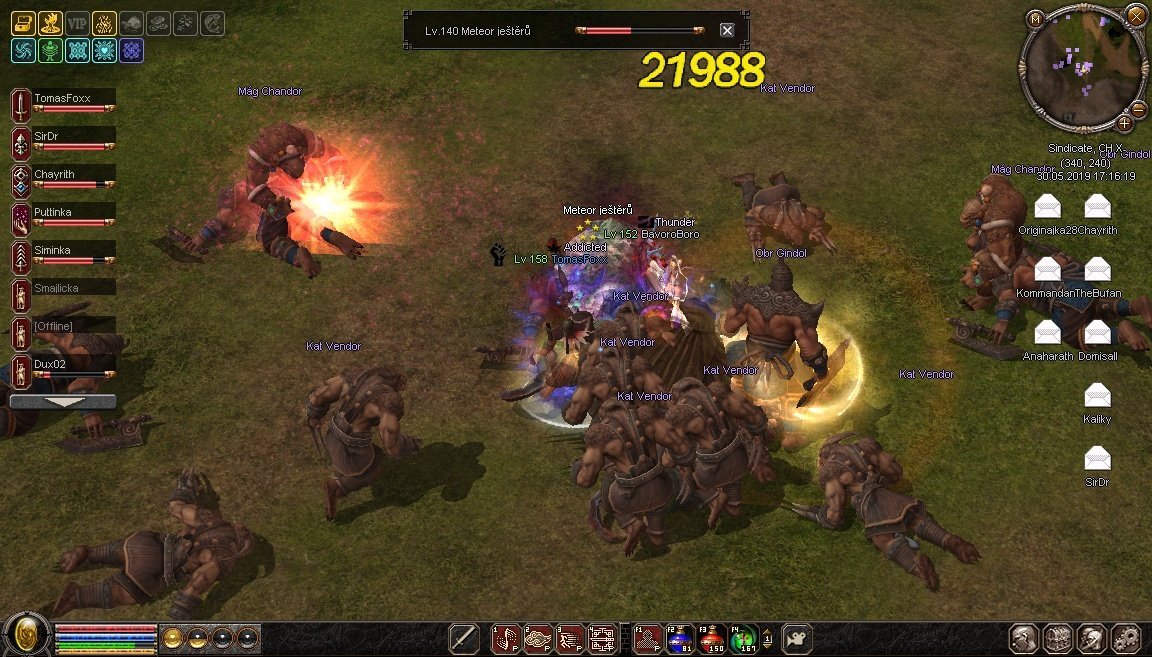Click the greyed VIP icon
The image size is (1152, 657).
77,23
